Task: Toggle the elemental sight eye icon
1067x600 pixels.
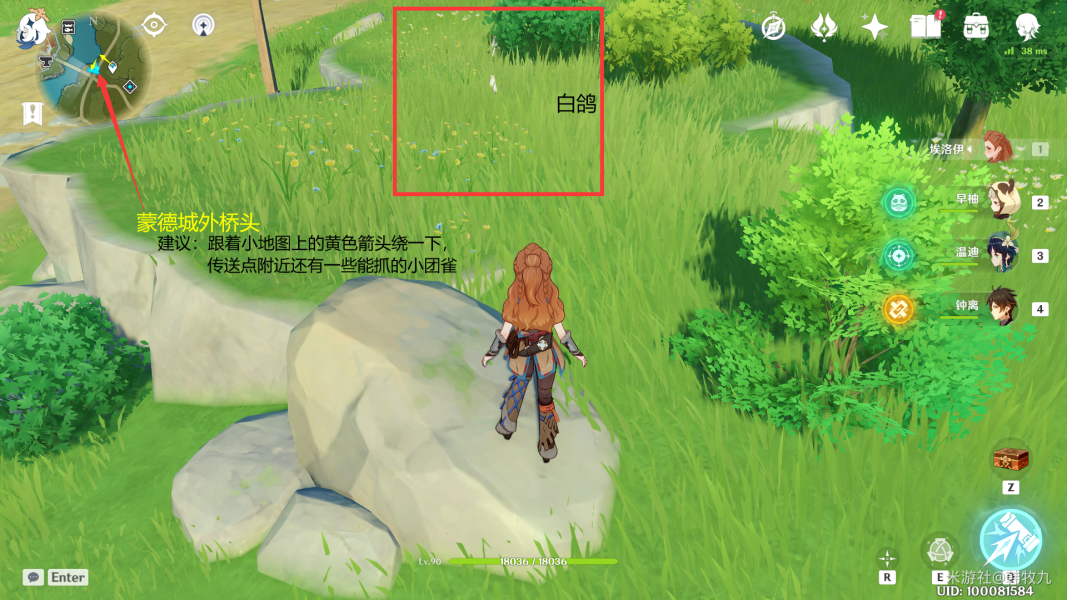Action: click(x=153, y=24)
